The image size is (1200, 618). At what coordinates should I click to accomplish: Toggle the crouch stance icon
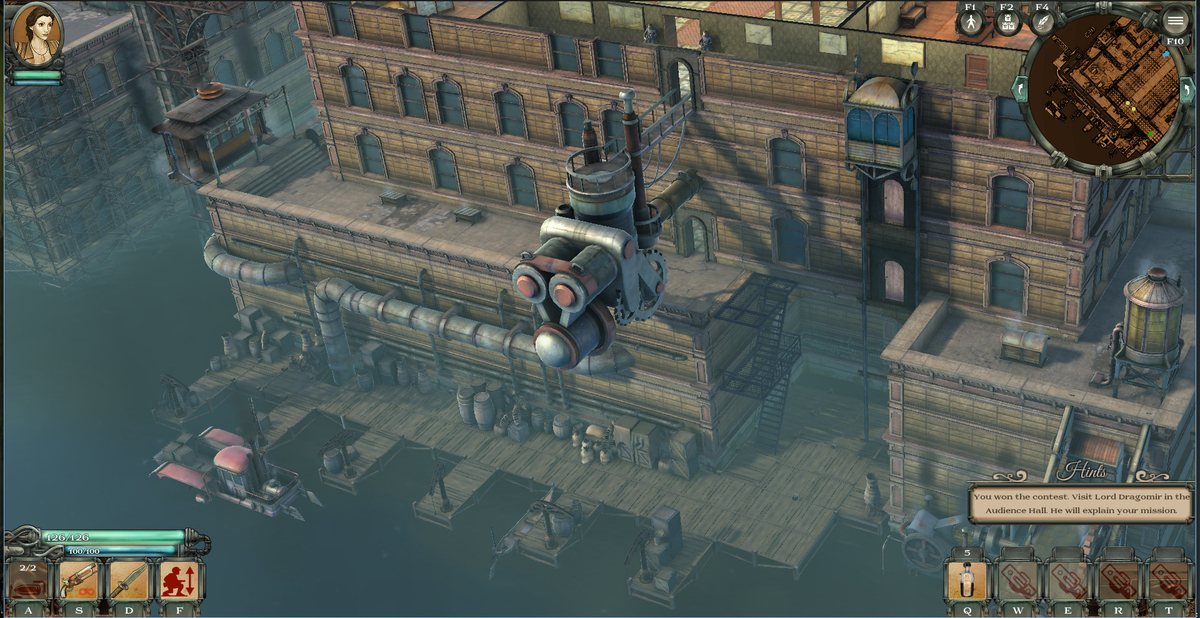[180, 580]
